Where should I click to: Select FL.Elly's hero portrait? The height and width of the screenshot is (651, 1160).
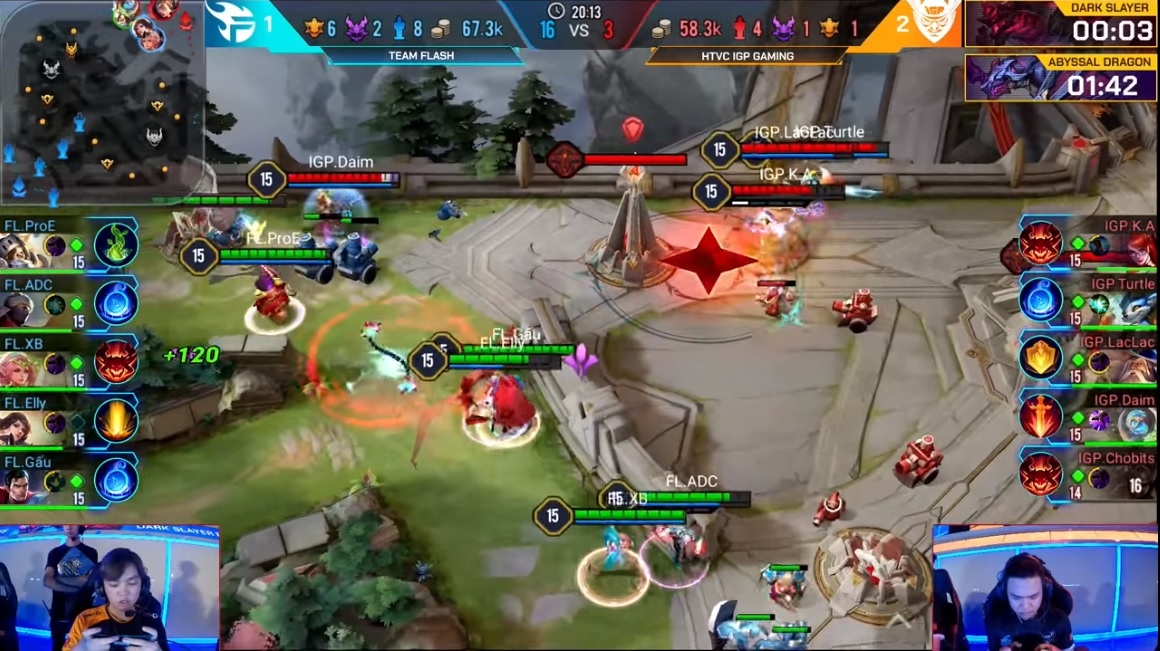(22, 425)
